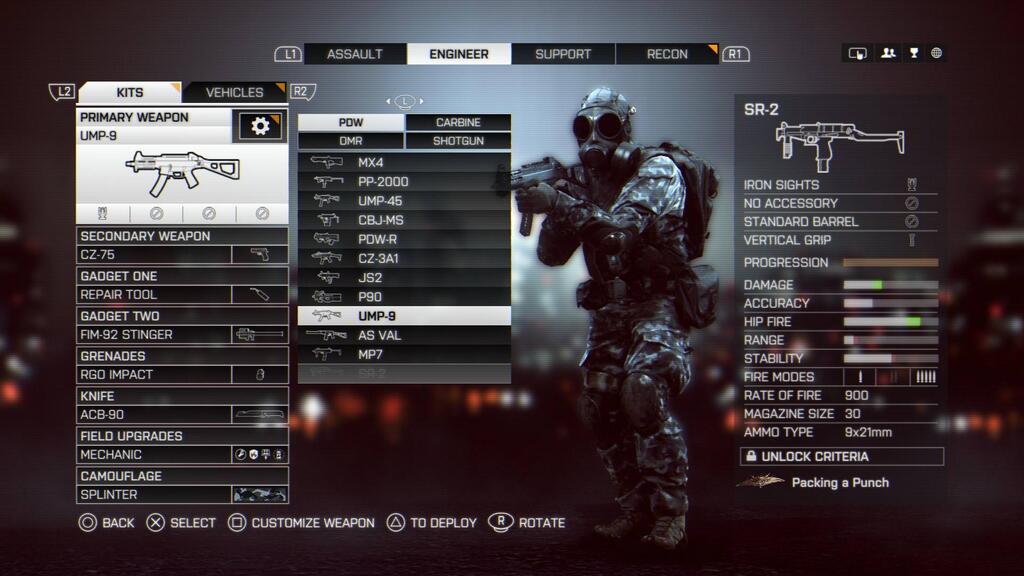Open primary weapon gear settings
The height and width of the screenshot is (576, 1024).
click(260, 126)
